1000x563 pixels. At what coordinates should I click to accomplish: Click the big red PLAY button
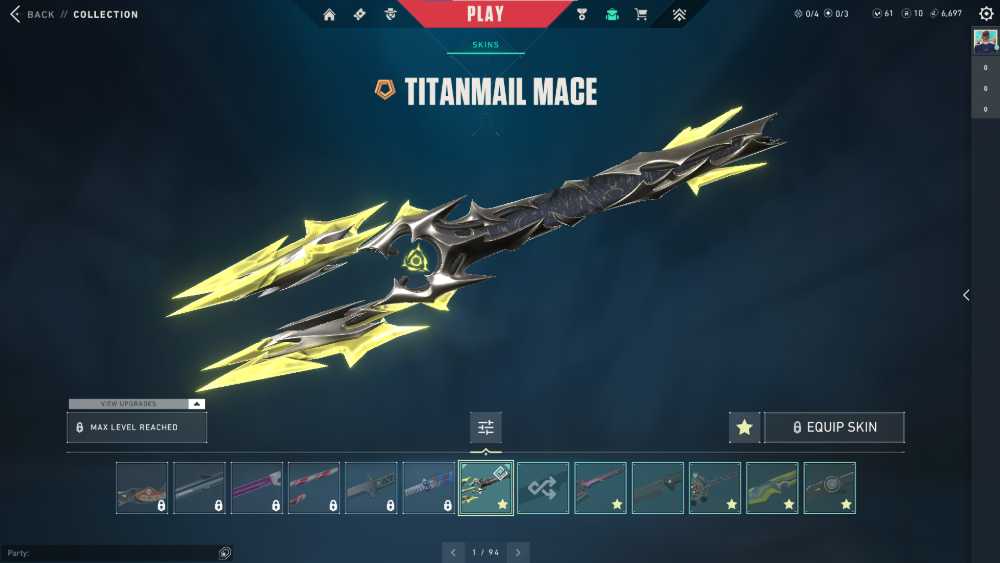point(485,14)
